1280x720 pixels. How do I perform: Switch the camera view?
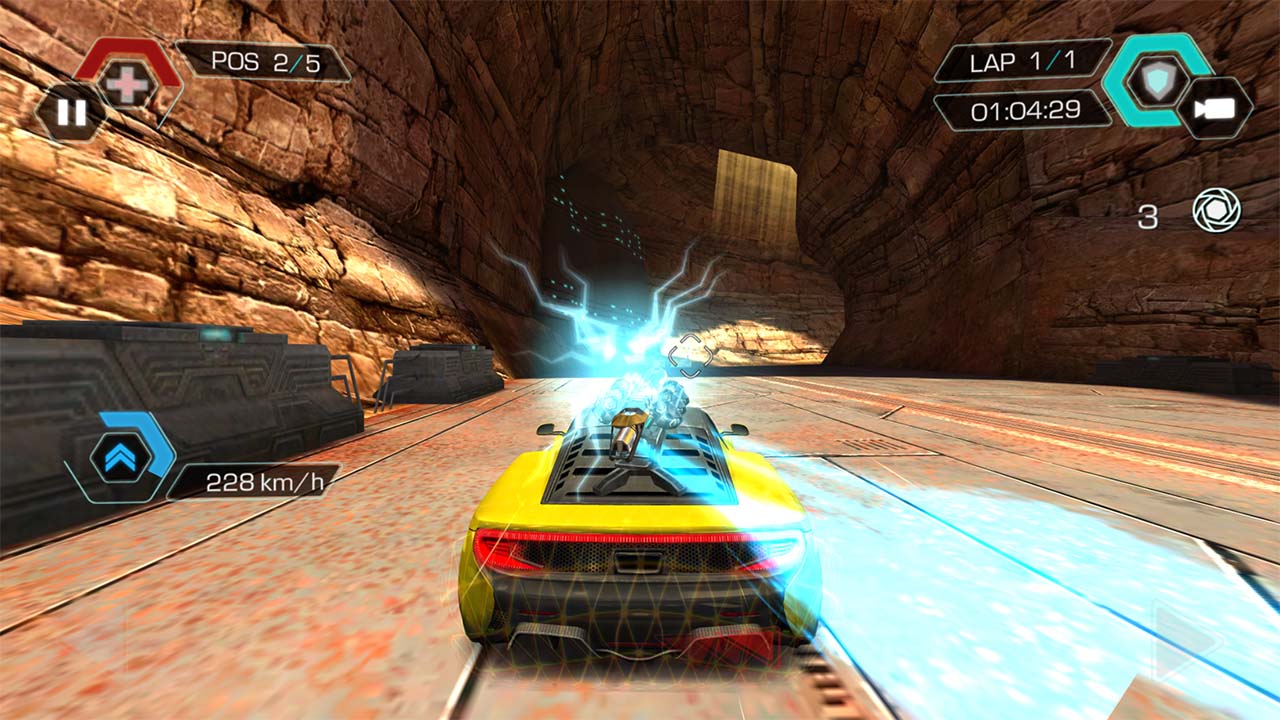(x=1214, y=108)
